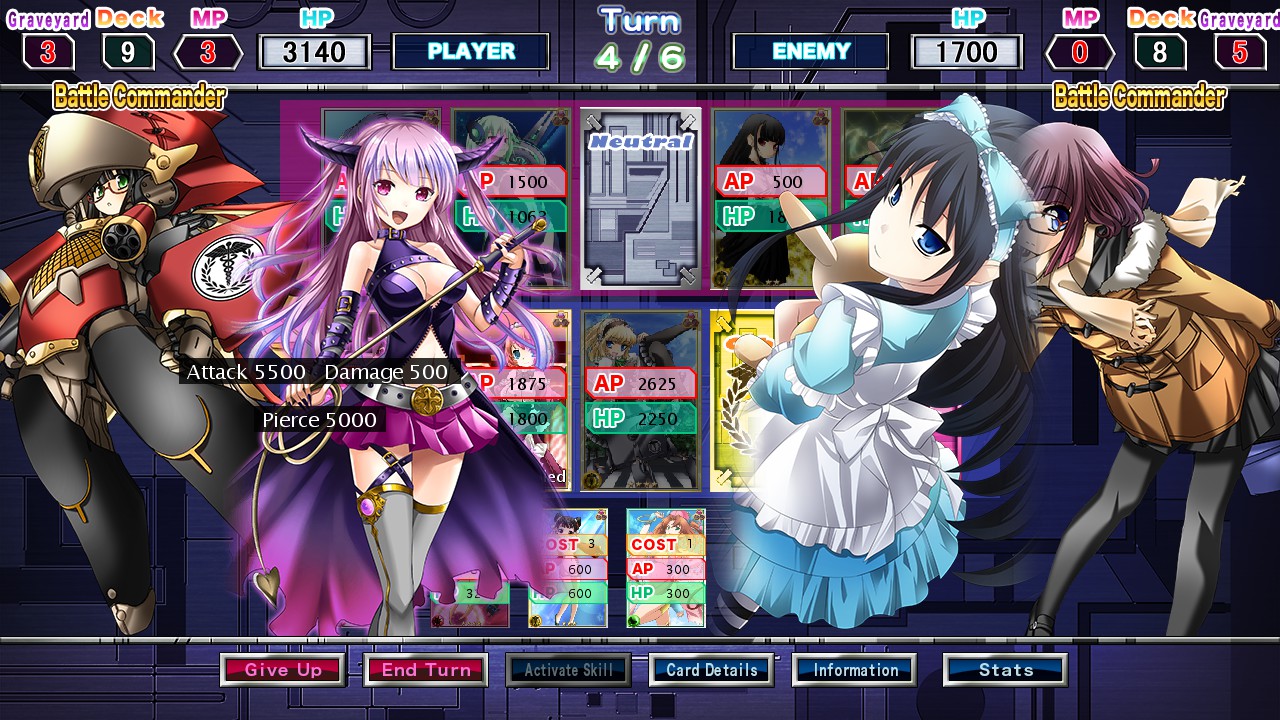Show the Information panel
The image size is (1280, 720).
click(x=855, y=670)
